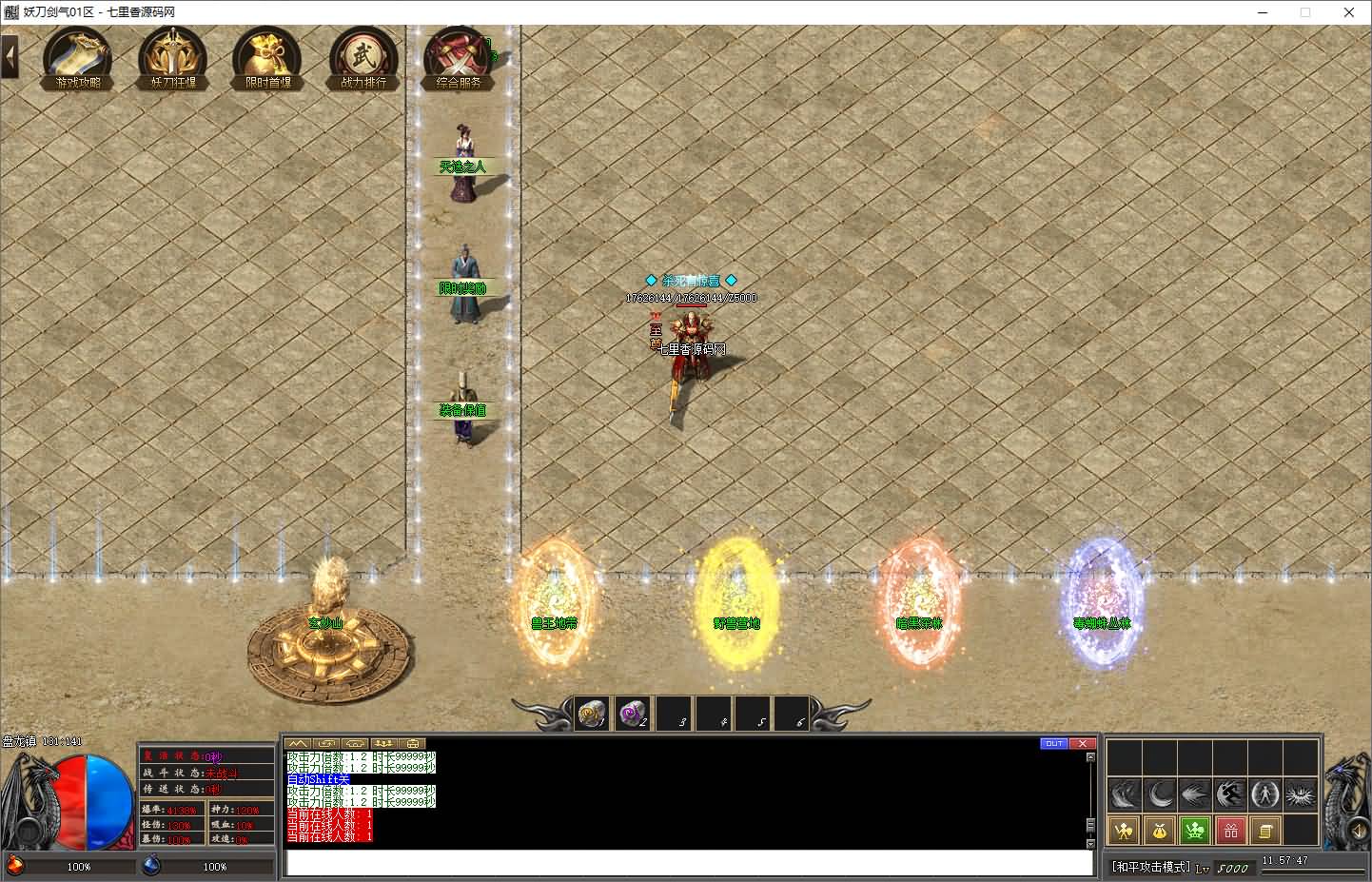Open the 限时首爆 money bag icon

267,58
